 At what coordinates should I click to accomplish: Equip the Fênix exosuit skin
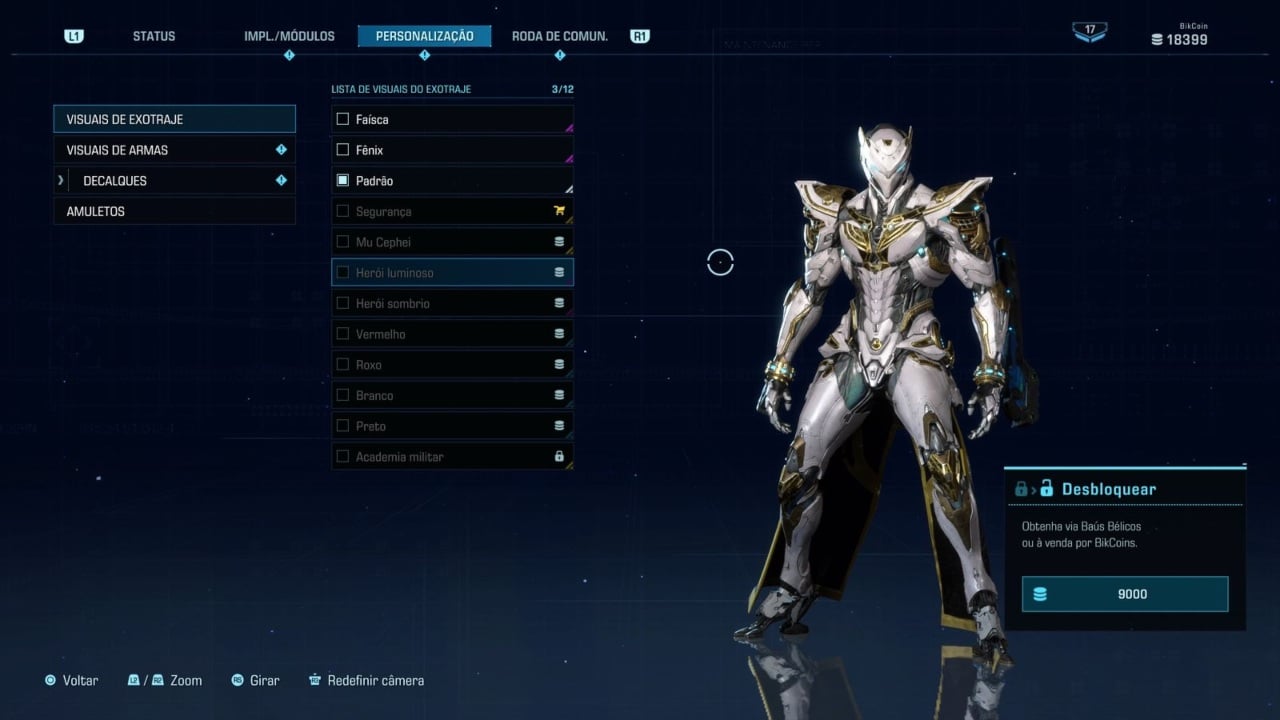pyautogui.click(x=452, y=150)
